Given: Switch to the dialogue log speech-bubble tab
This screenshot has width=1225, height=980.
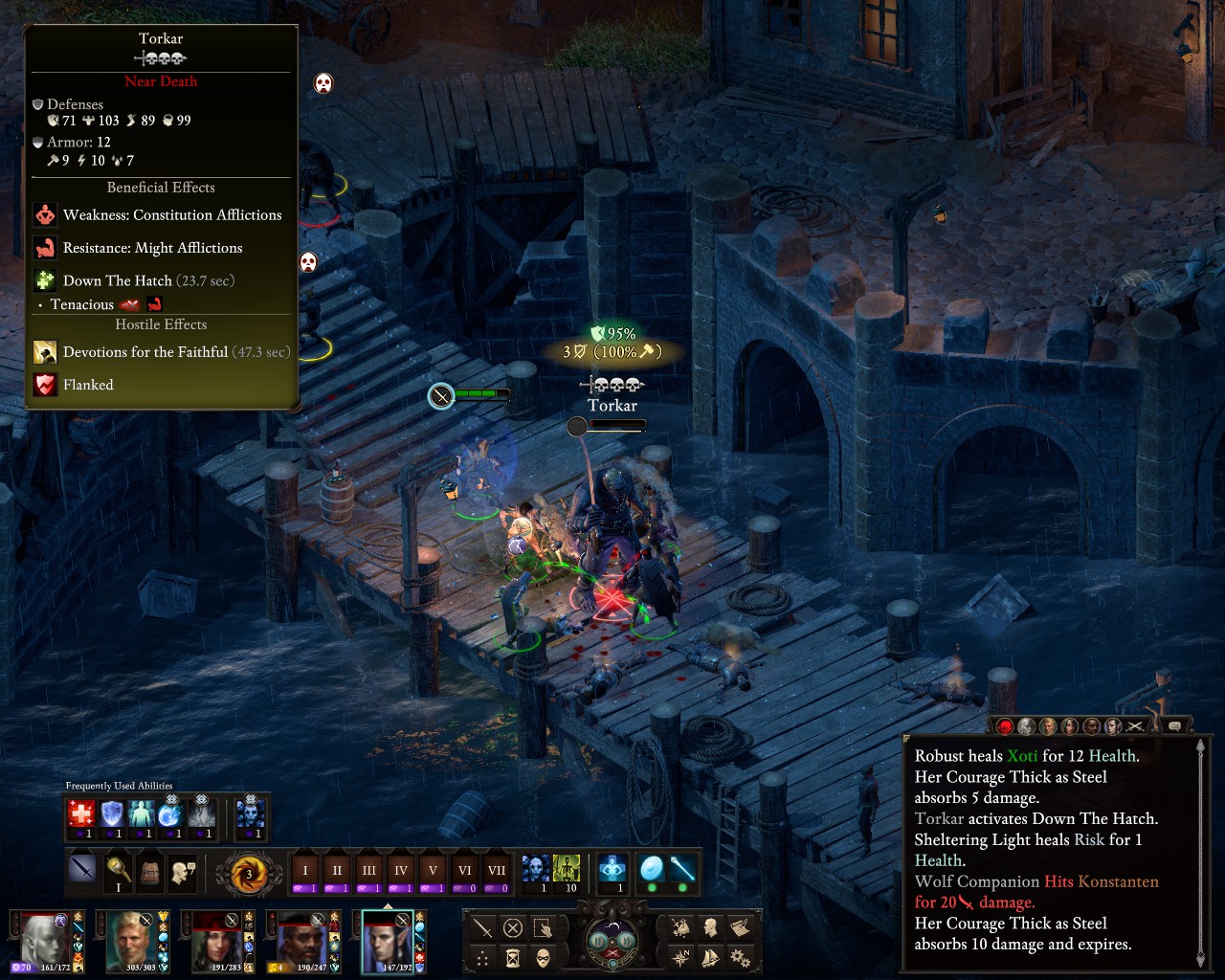Looking at the screenshot, I should (x=1174, y=726).
